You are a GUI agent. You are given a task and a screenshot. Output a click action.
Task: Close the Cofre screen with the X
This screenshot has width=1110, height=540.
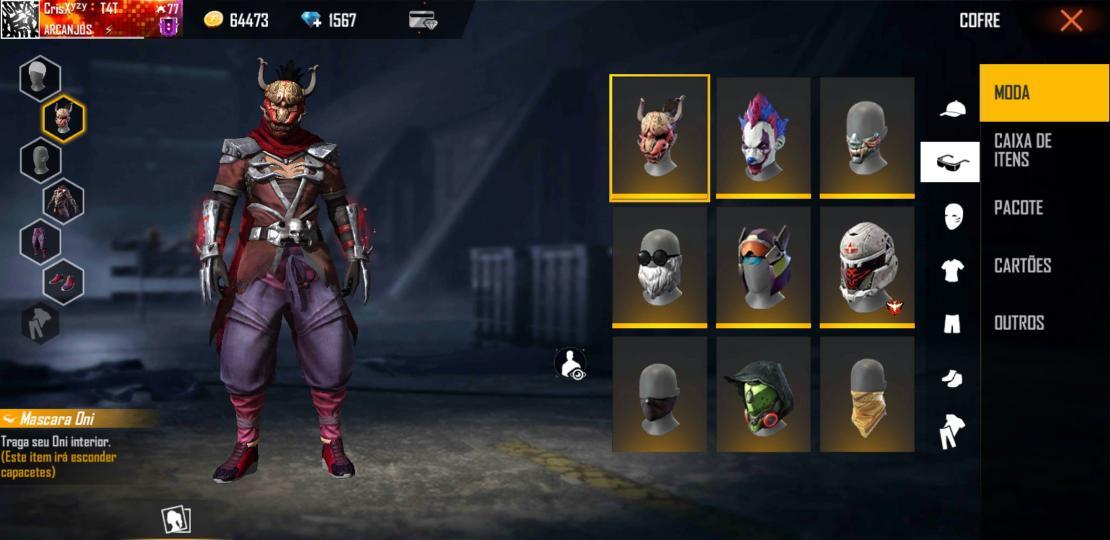point(1071,21)
